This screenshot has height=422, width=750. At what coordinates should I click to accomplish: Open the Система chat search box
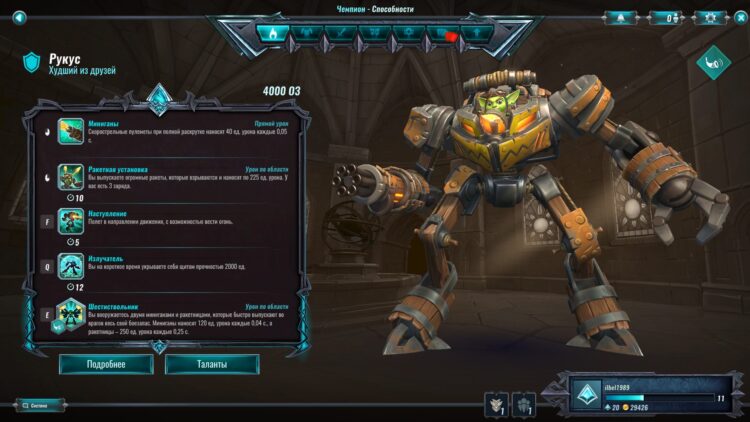click(40, 405)
